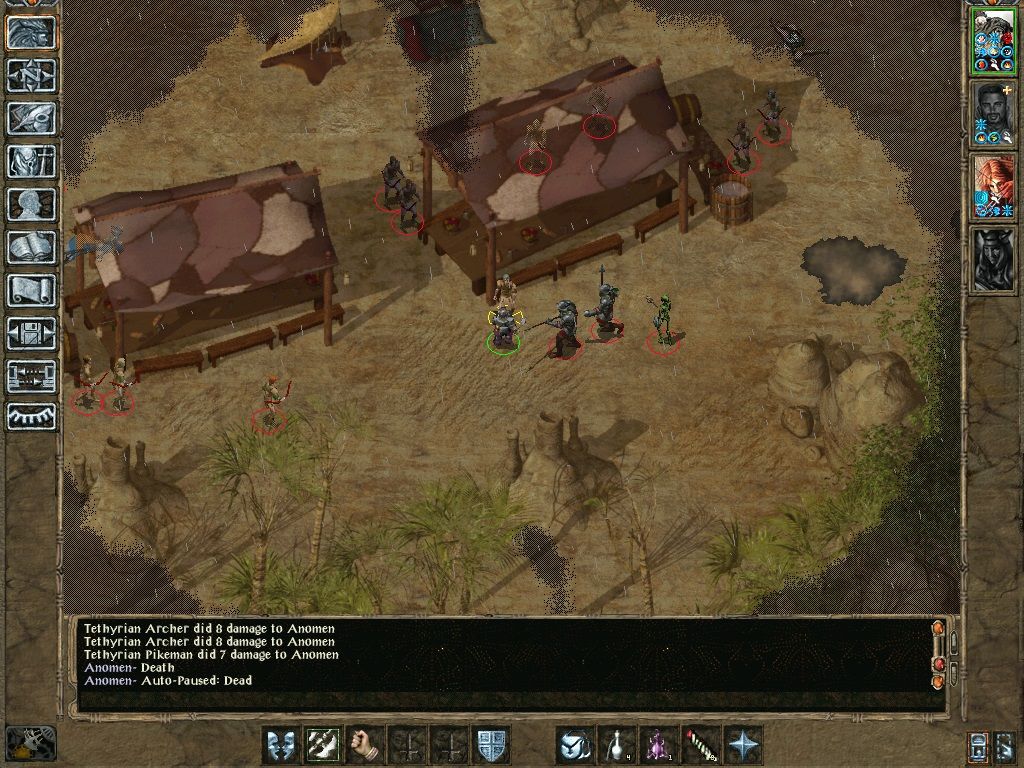1024x768 pixels.
Task: Activate the talk mask button
Action: point(279,745)
